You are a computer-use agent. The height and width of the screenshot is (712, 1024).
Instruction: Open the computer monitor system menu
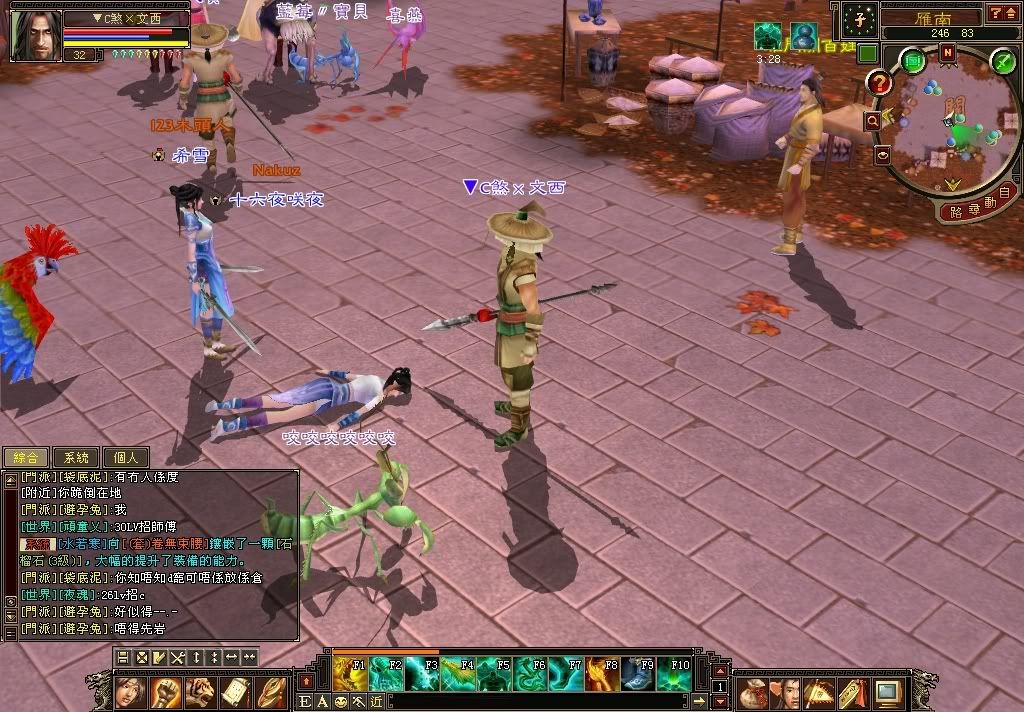click(888, 691)
